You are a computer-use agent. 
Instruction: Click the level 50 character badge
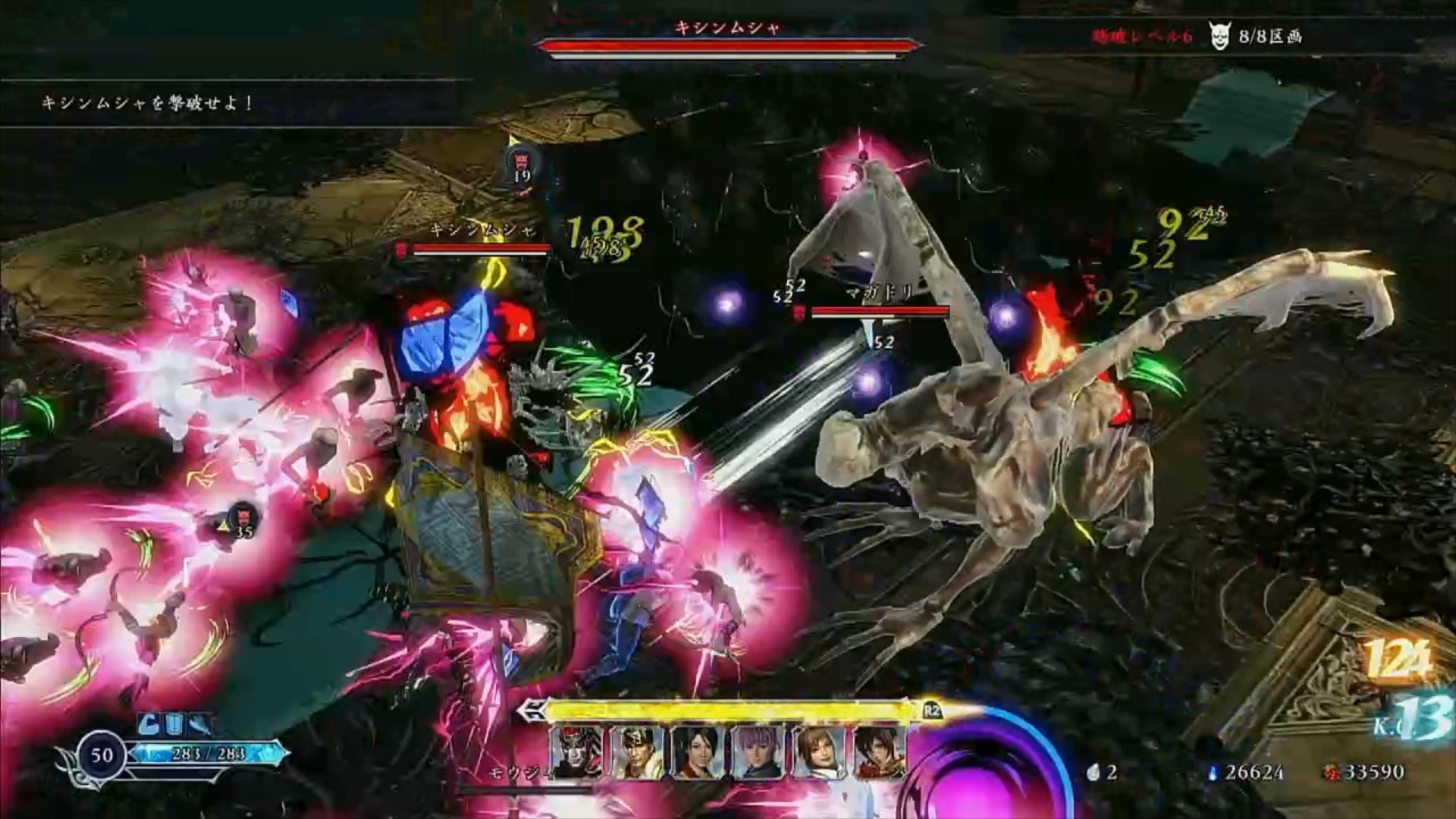pos(102,754)
